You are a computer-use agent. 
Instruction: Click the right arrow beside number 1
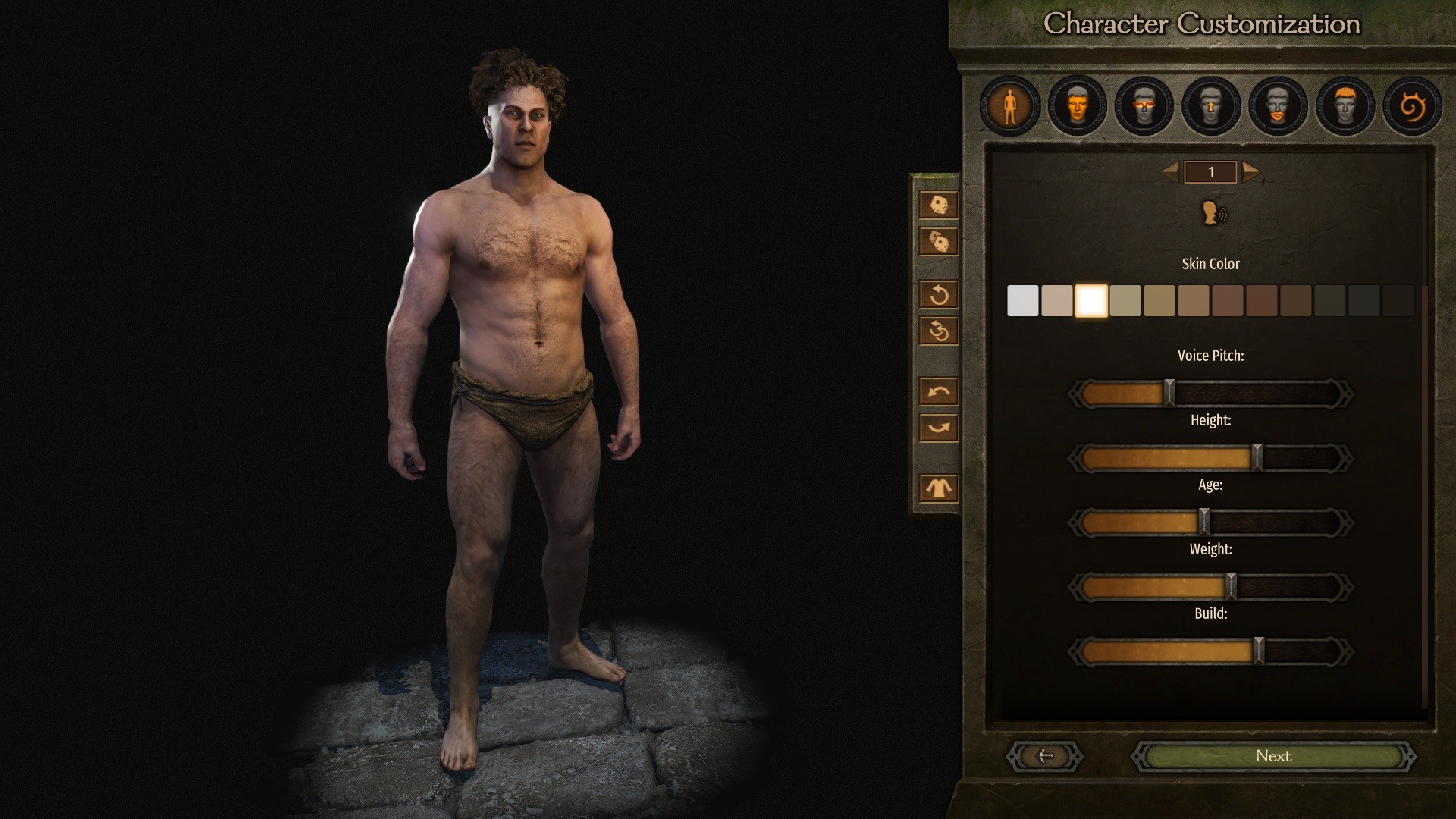(x=1250, y=172)
